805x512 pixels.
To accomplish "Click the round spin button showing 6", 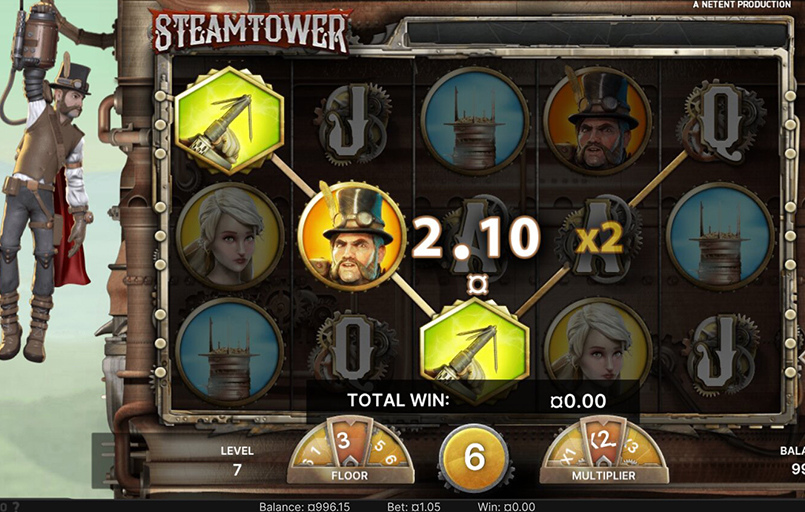I will click(x=473, y=457).
